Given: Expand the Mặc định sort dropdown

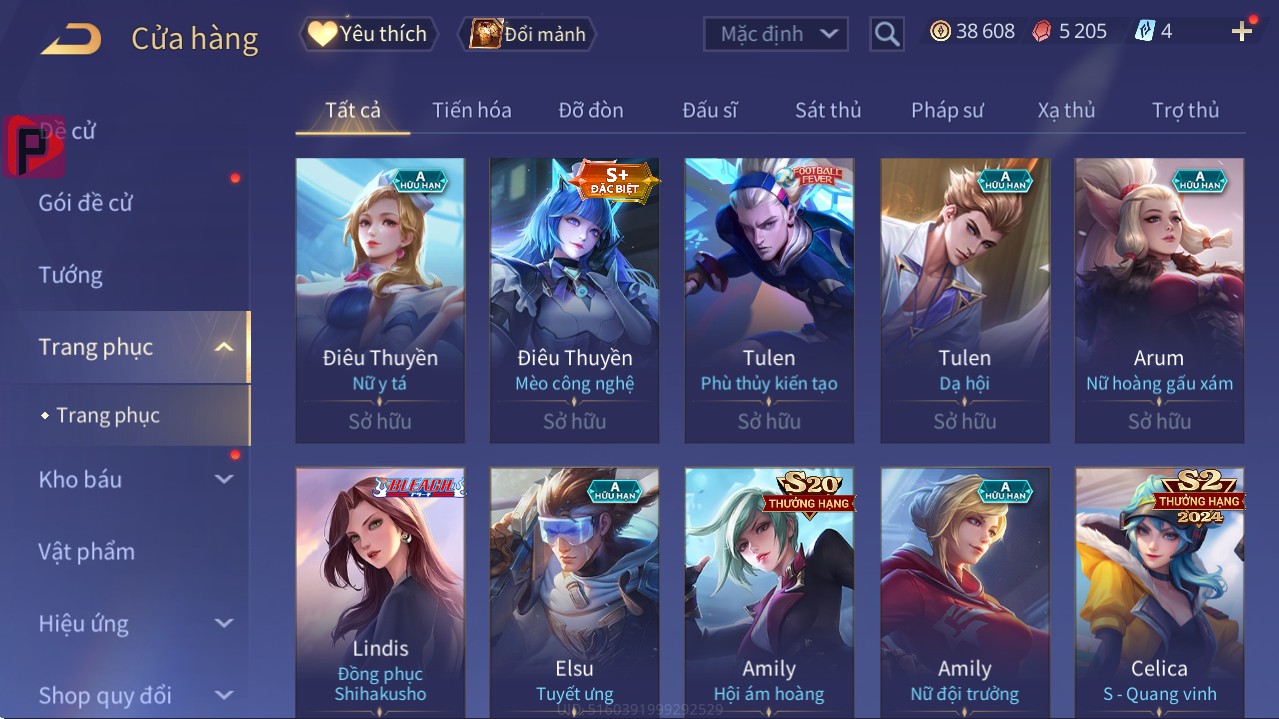Looking at the screenshot, I should [x=776, y=34].
